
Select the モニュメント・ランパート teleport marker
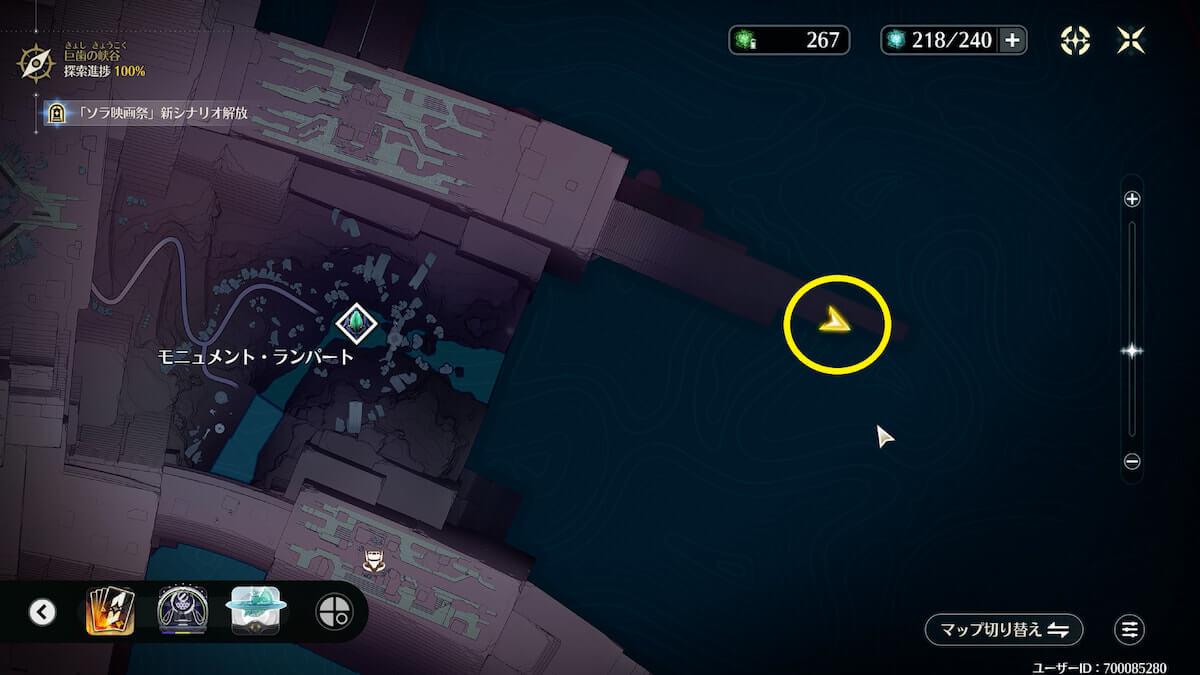[356, 321]
